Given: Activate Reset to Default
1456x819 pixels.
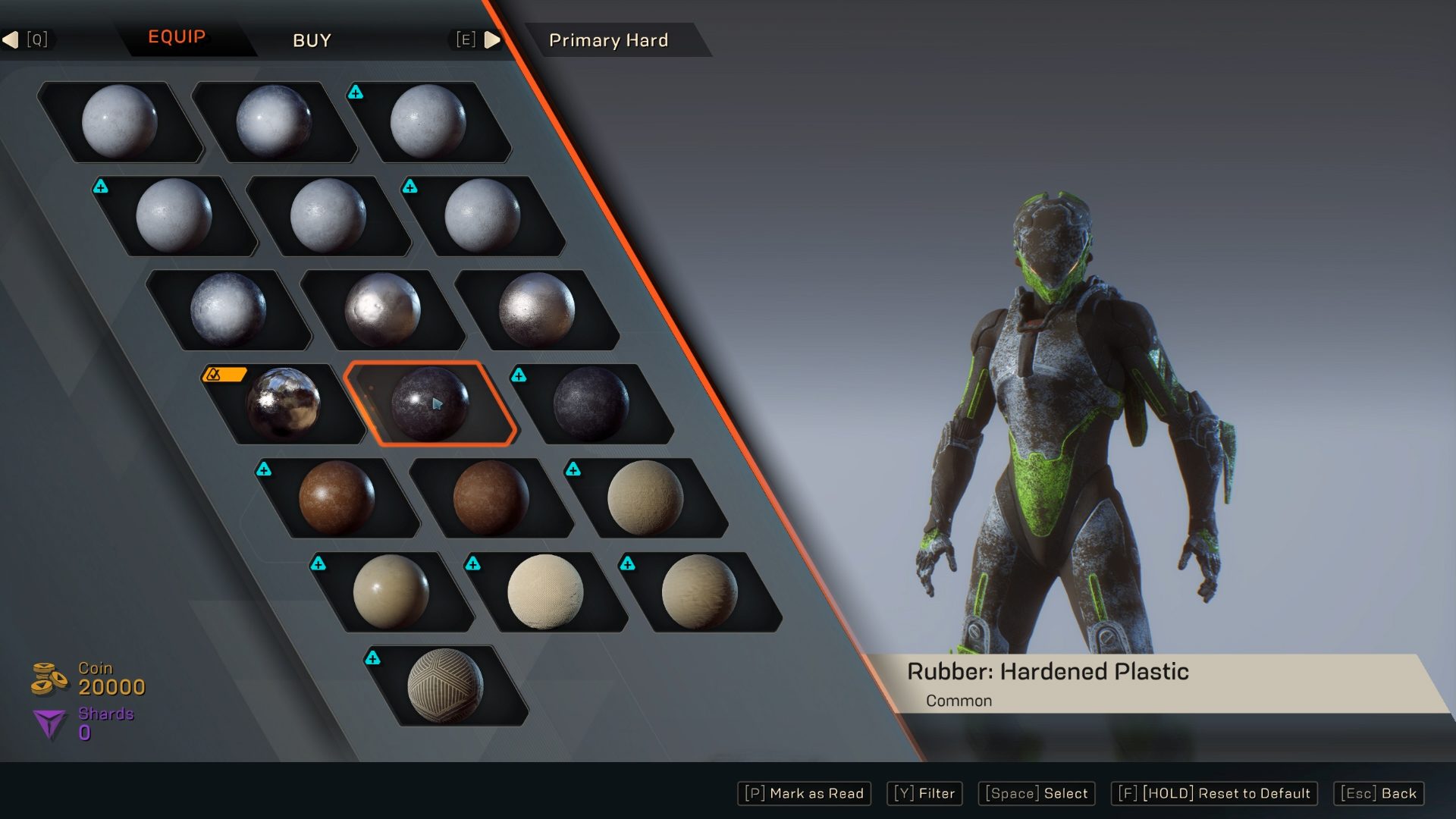Looking at the screenshot, I should click(1213, 793).
